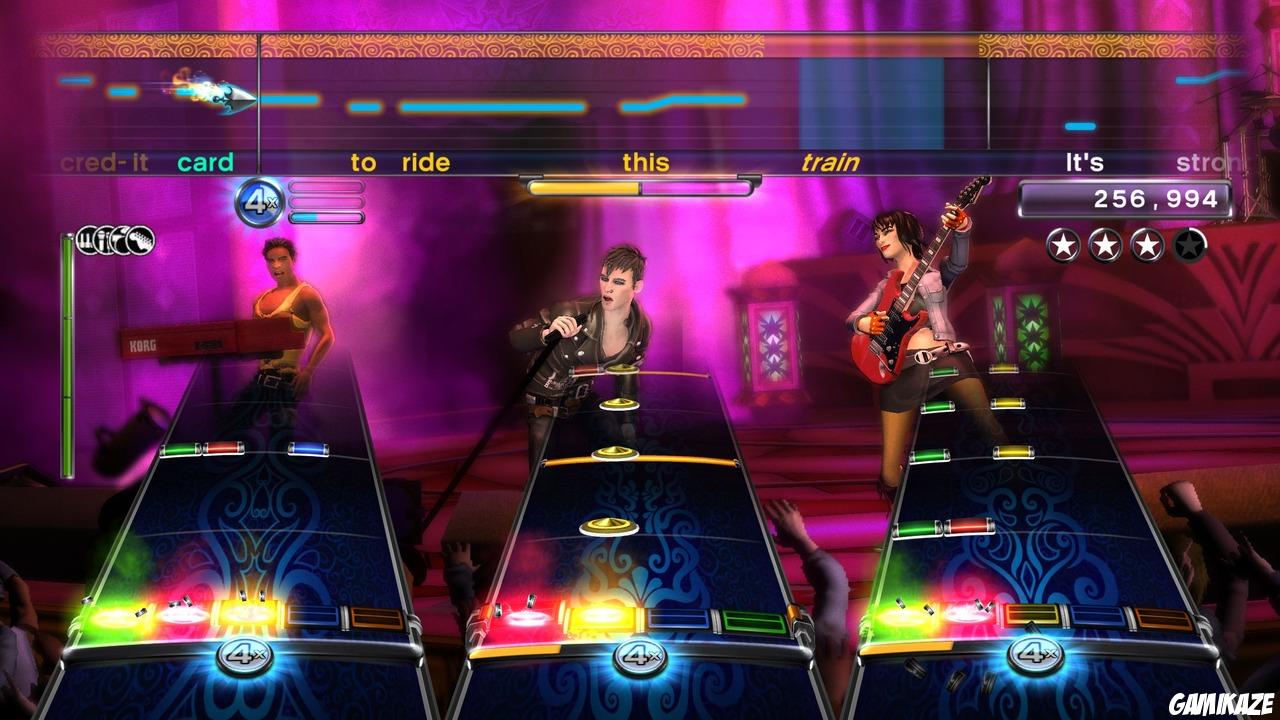Select the drum kit icon in the instrument cluster
Screen dimensions: 1280x720
coord(86,241)
